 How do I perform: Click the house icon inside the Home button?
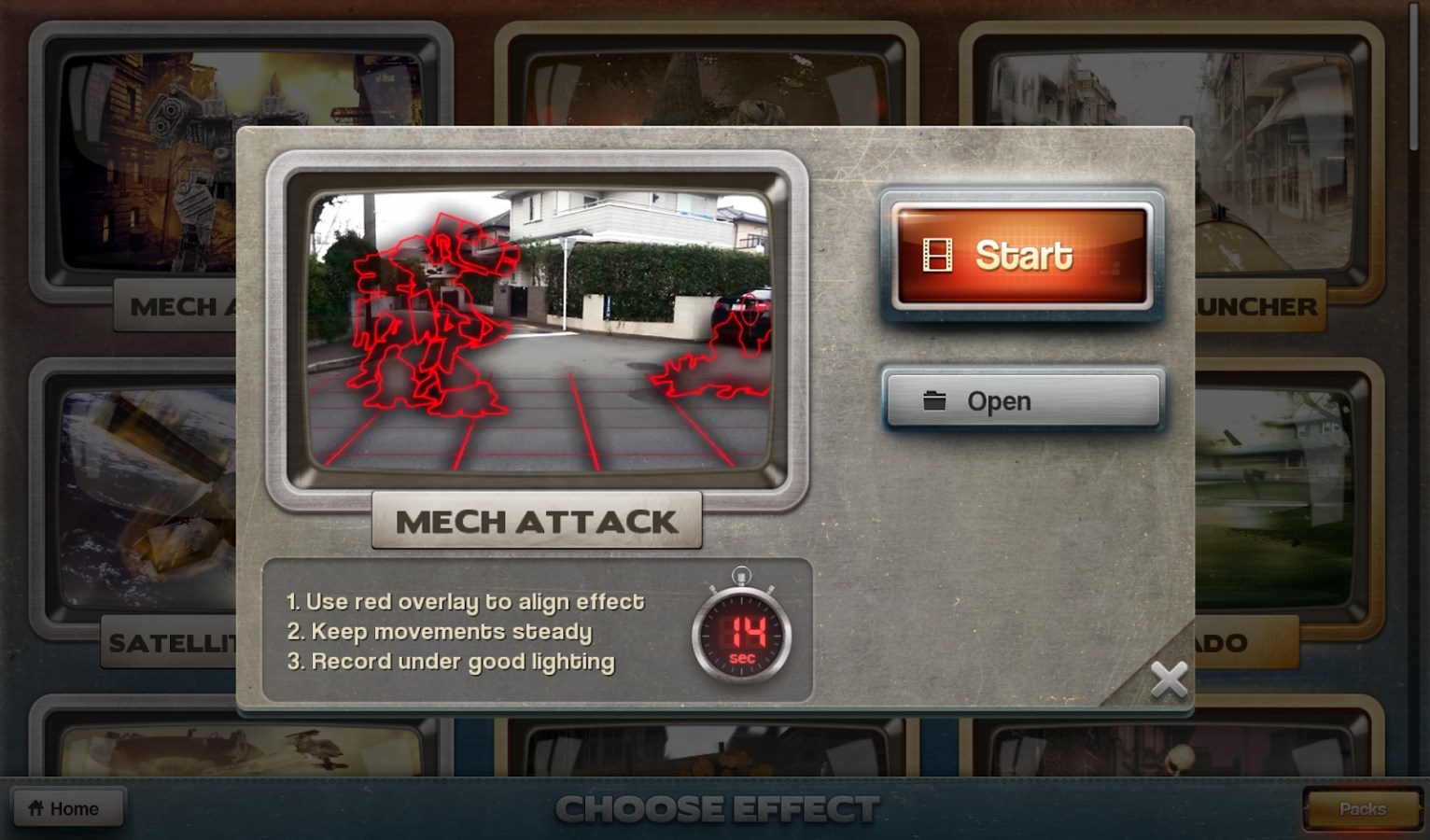[35, 807]
